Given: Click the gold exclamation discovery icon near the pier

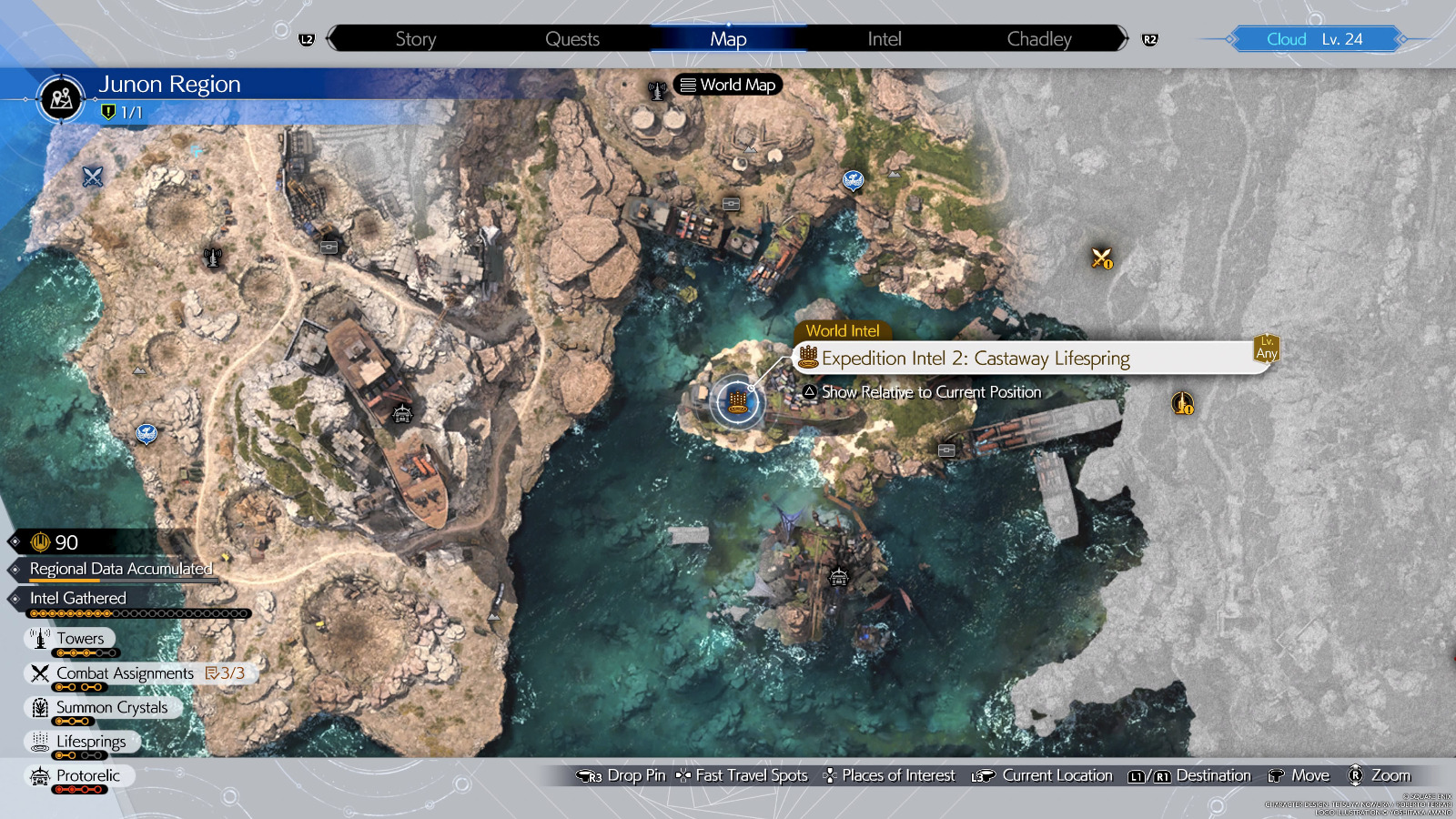Looking at the screenshot, I should click(x=1183, y=403).
